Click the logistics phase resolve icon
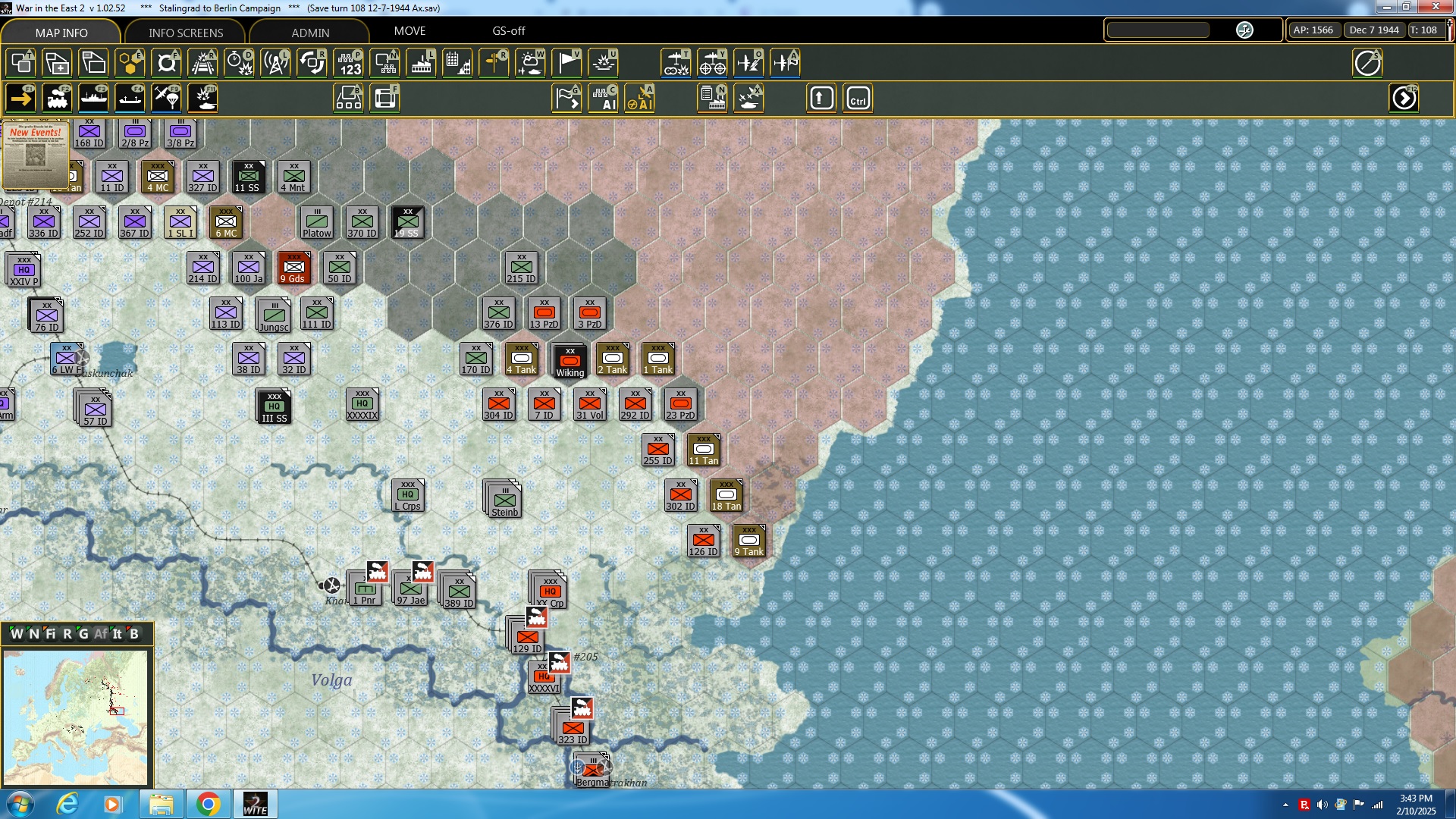This screenshot has width=1456, height=819. click(x=711, y=99)
